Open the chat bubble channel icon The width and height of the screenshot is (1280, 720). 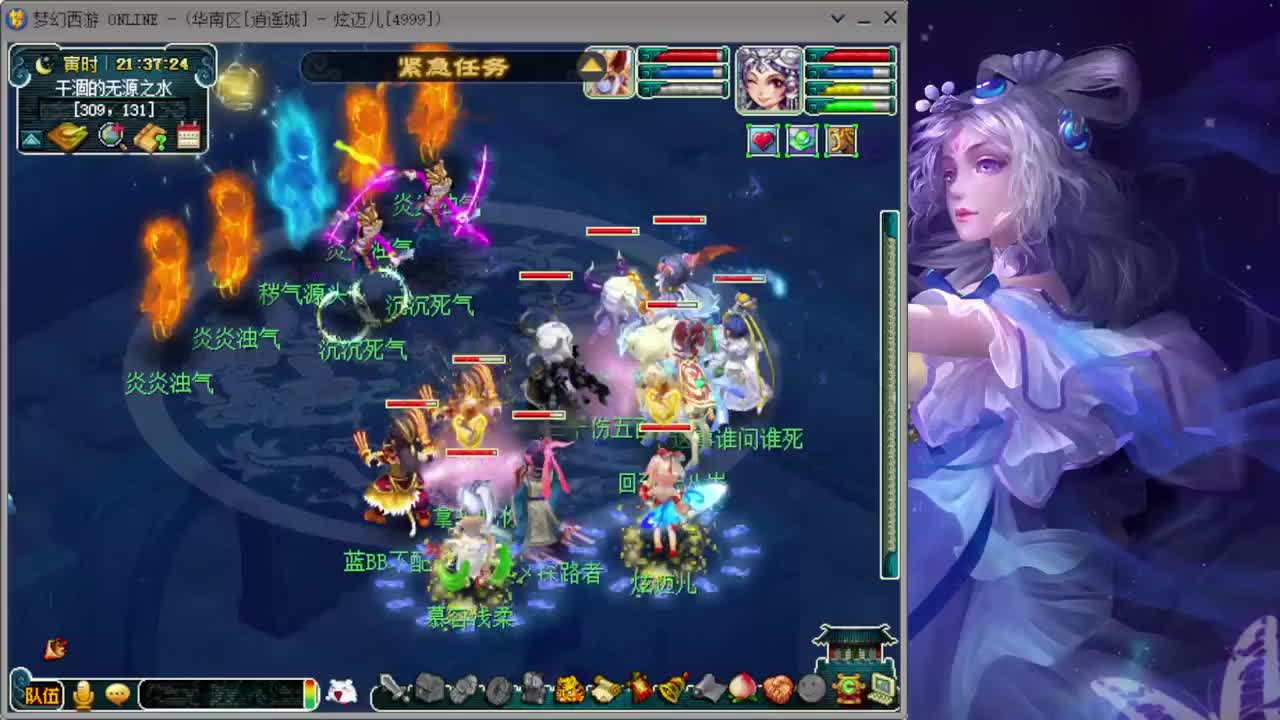click(x=118, y=694)
